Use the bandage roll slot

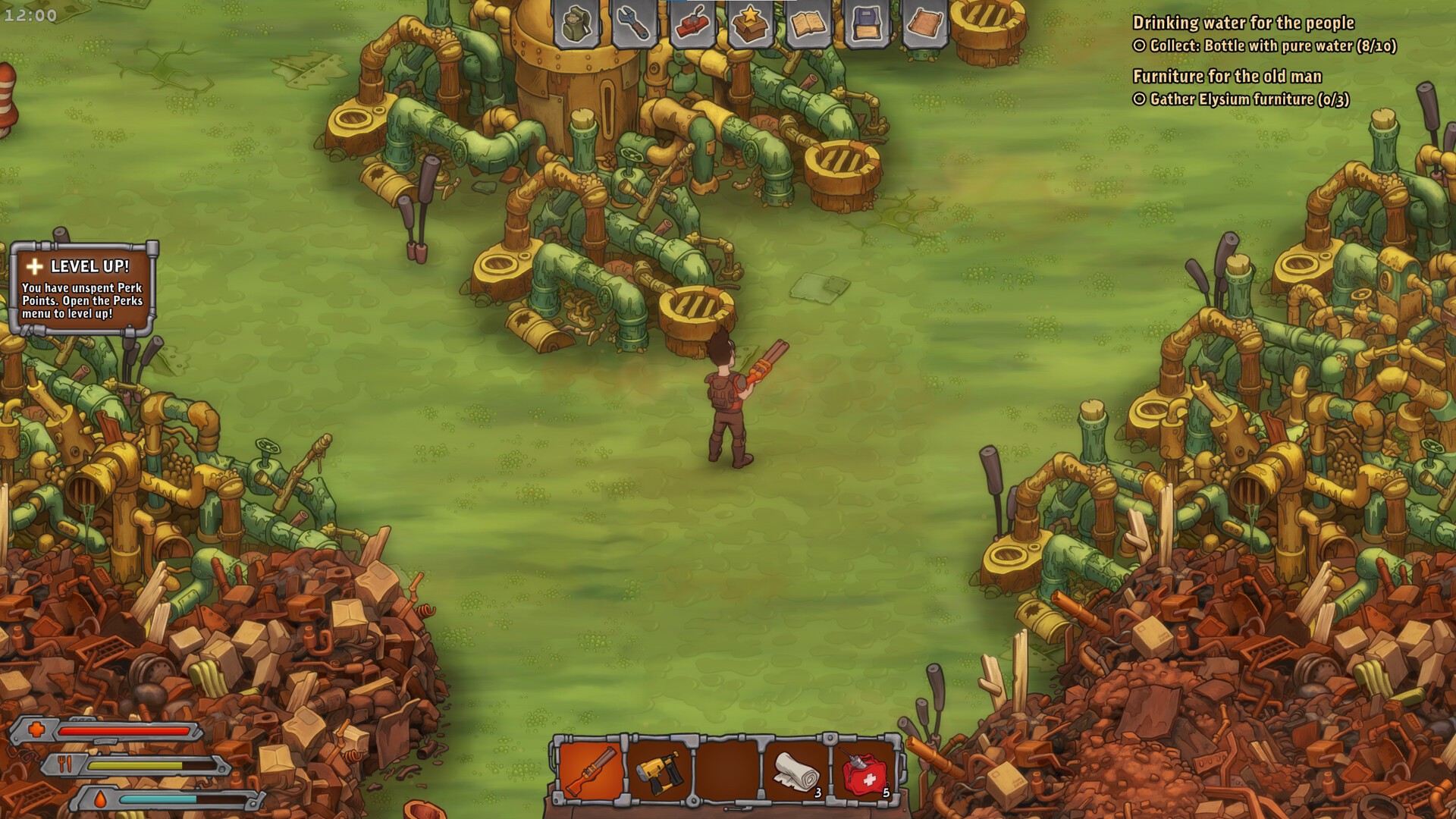[795, 770]
